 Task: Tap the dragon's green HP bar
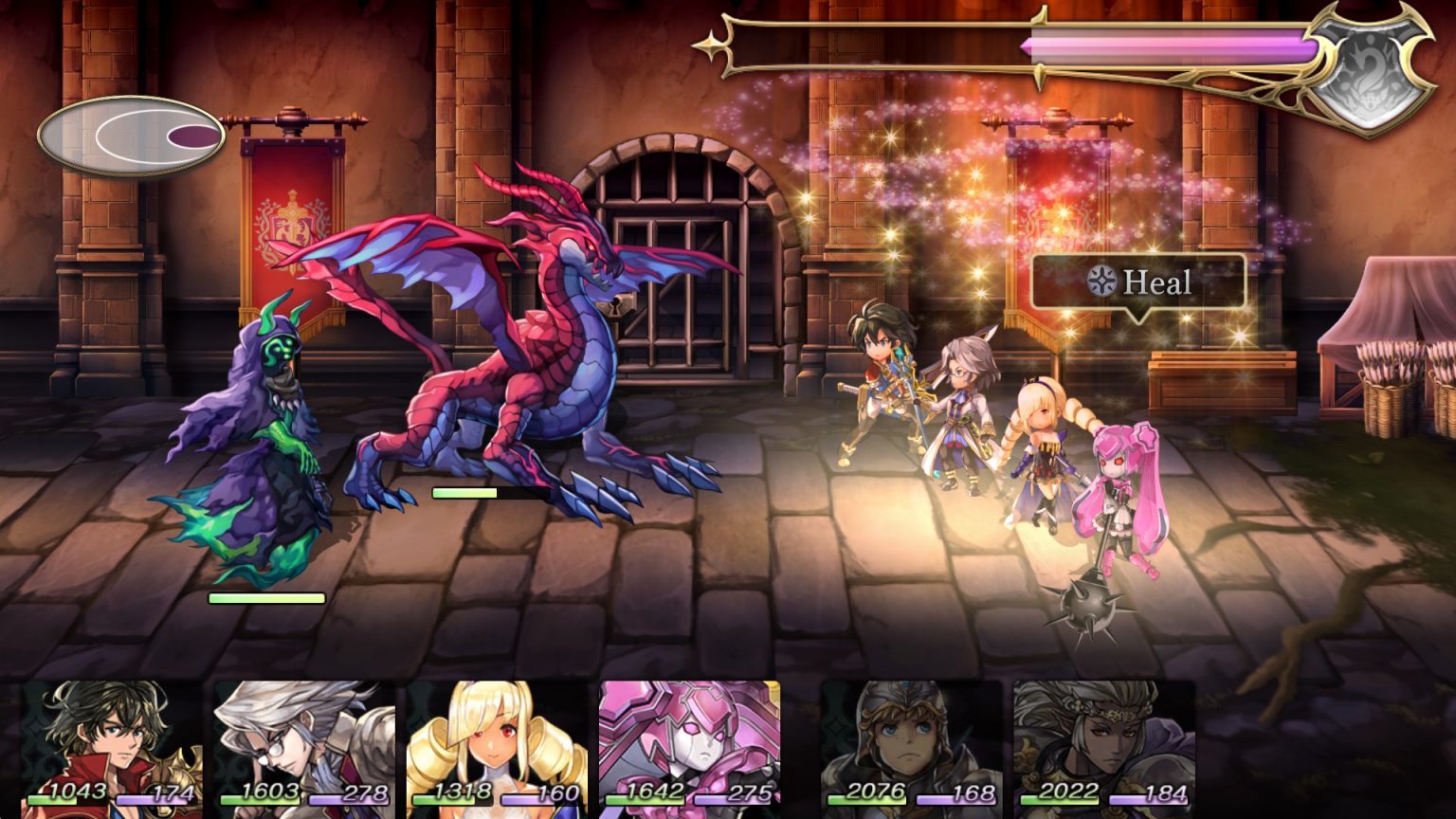pyautogui.click(x=466, y=491)
